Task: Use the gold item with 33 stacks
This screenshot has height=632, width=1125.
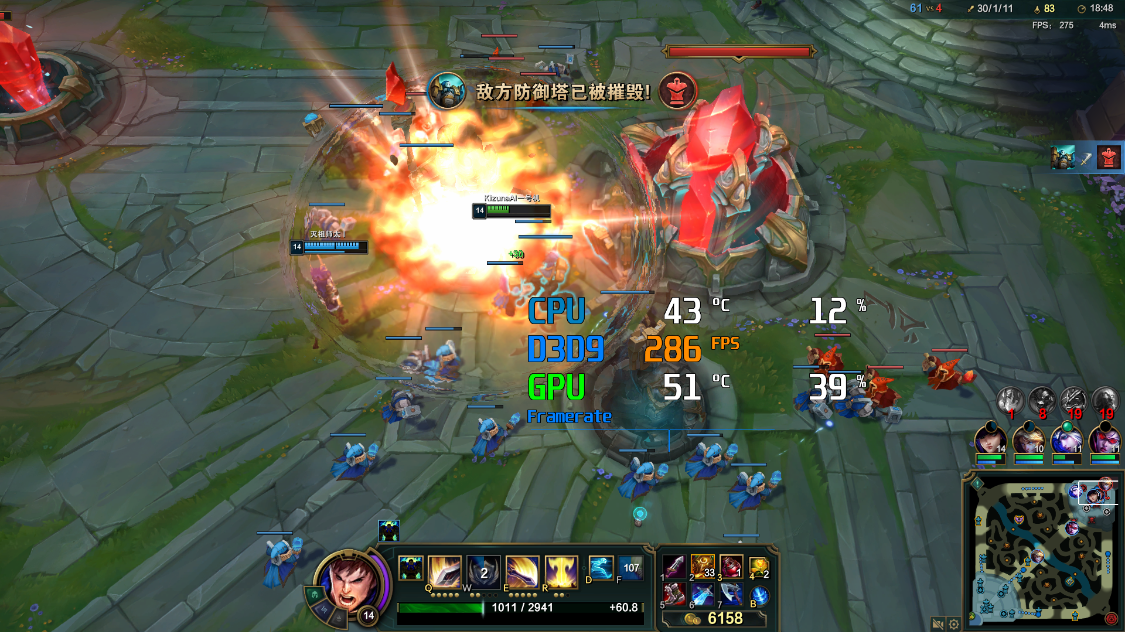Action: [x=703, y=567]
